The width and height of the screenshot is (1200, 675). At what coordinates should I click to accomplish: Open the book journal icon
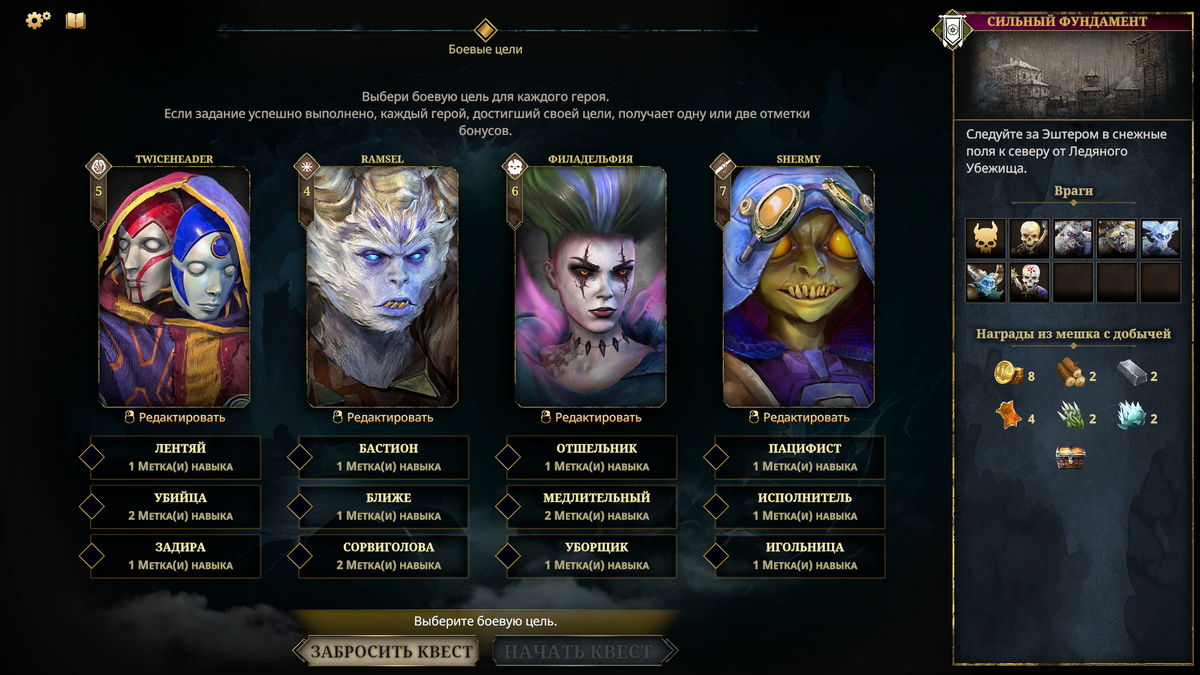click(x=76, y=20)
